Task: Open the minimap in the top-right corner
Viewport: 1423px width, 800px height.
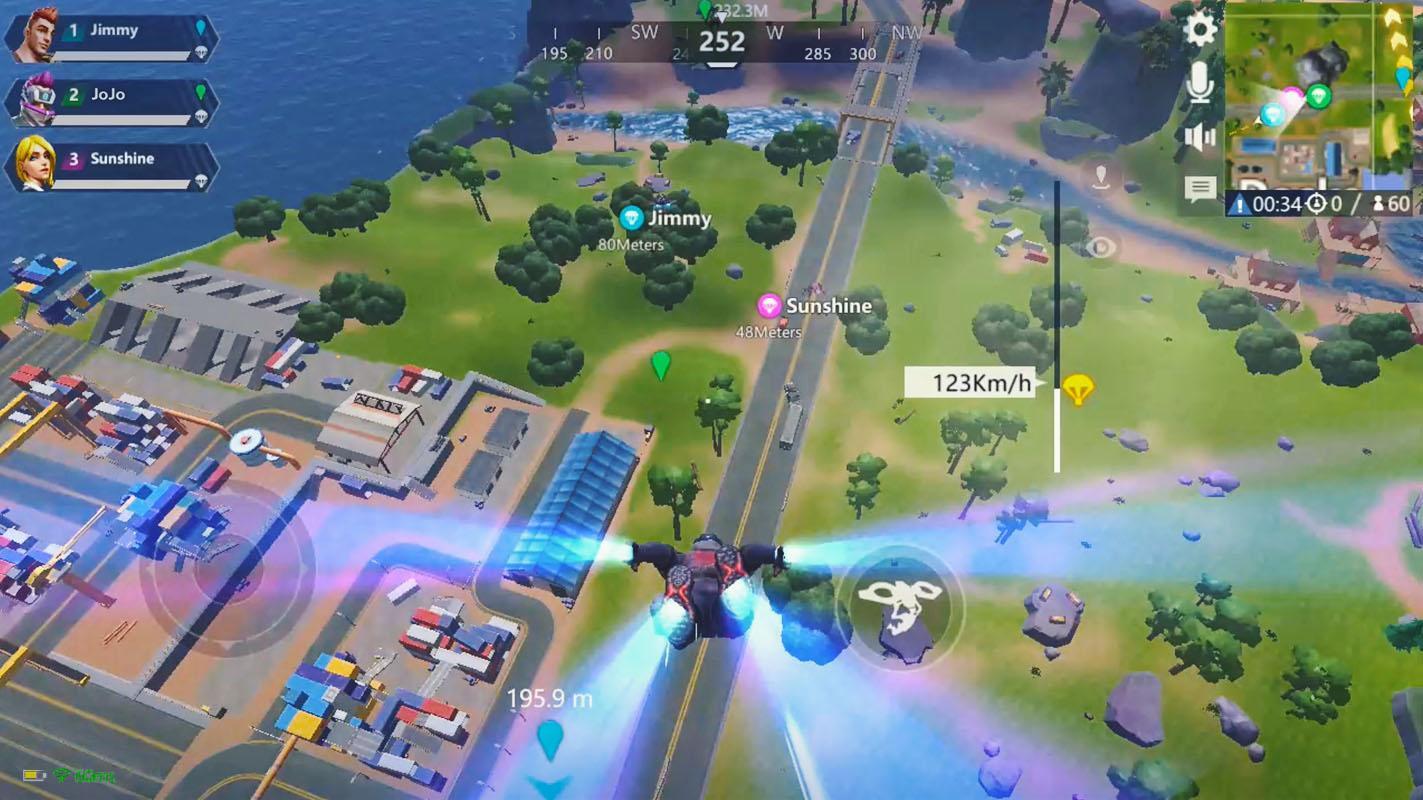Action: (1320, 100)
